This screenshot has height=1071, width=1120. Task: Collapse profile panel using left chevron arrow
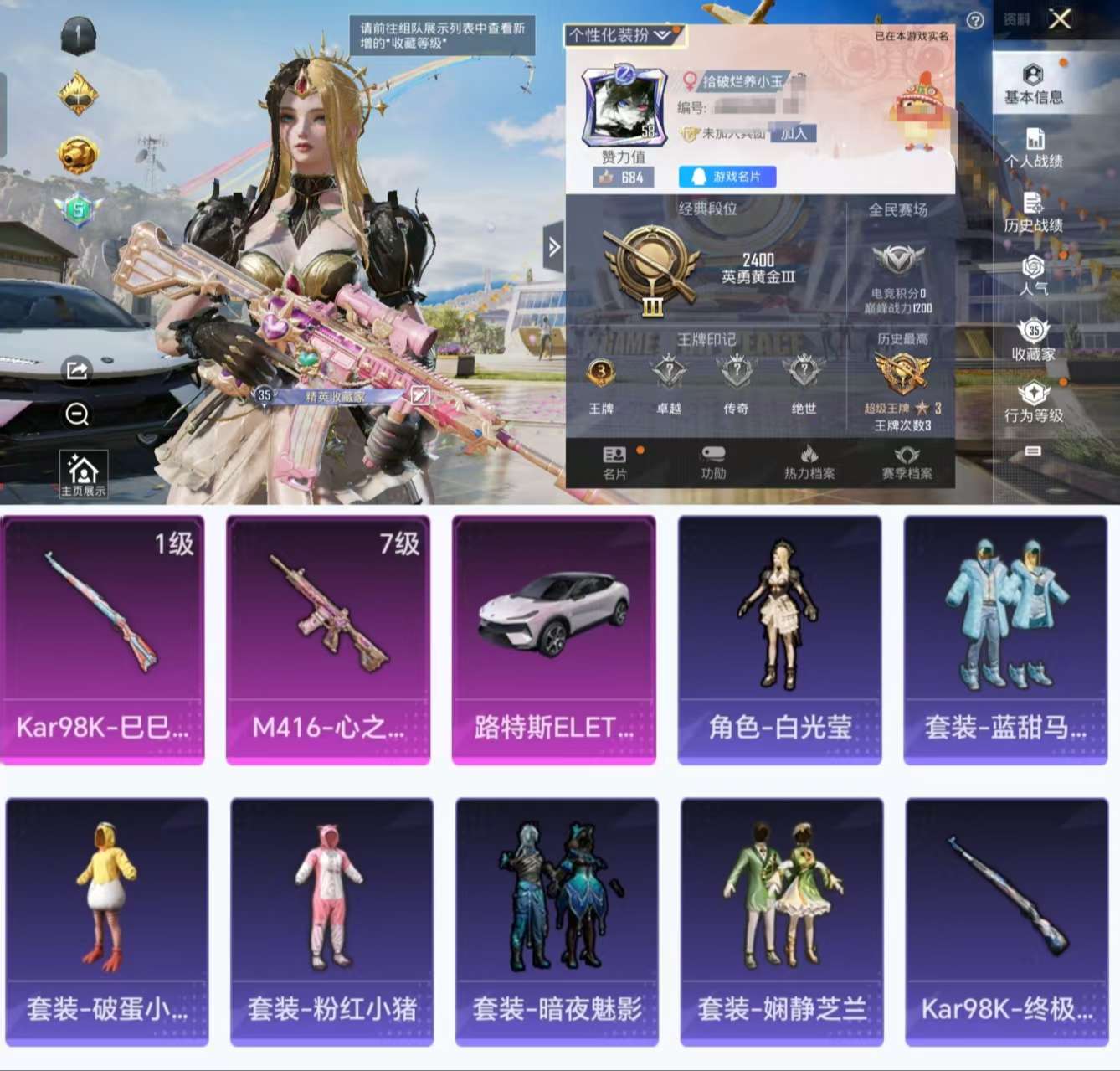(x=554, y=247)
